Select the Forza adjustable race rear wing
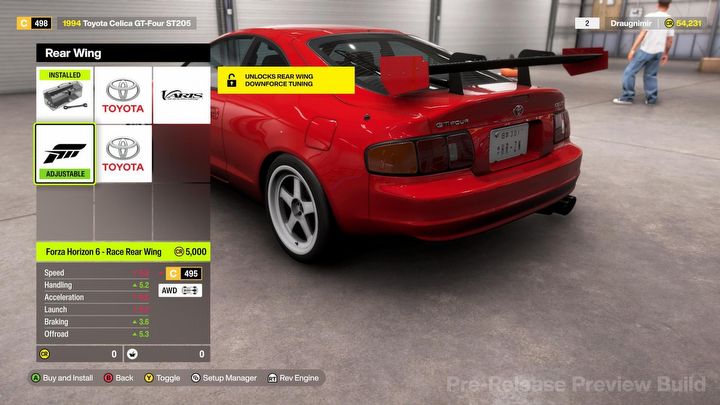720x405 pixels. [65, 153]
